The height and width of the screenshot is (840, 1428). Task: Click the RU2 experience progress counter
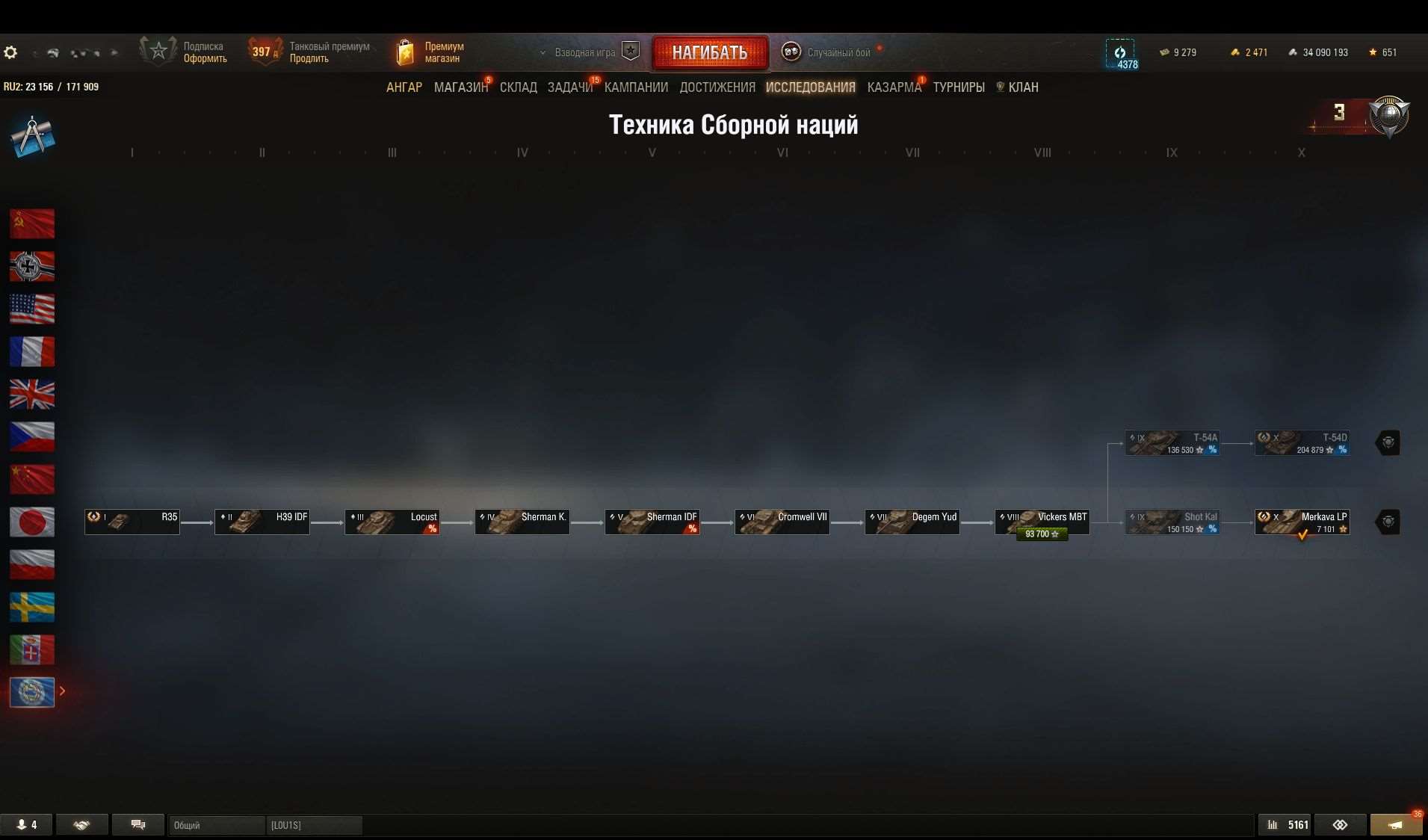(52, 86)
